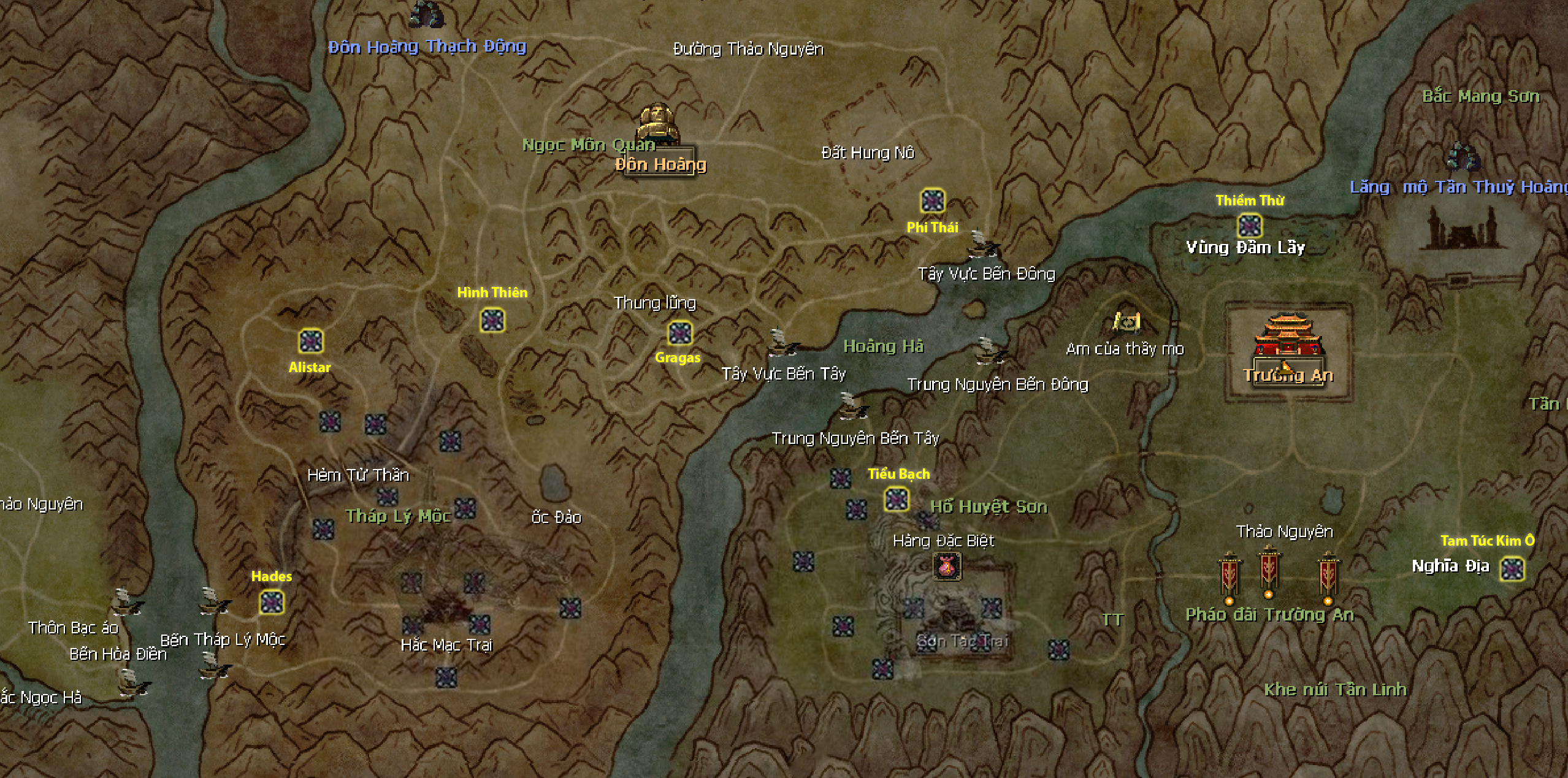
Task: Select the Tây Vực Bến Đông ferry
Action: [x=983, y=245]
